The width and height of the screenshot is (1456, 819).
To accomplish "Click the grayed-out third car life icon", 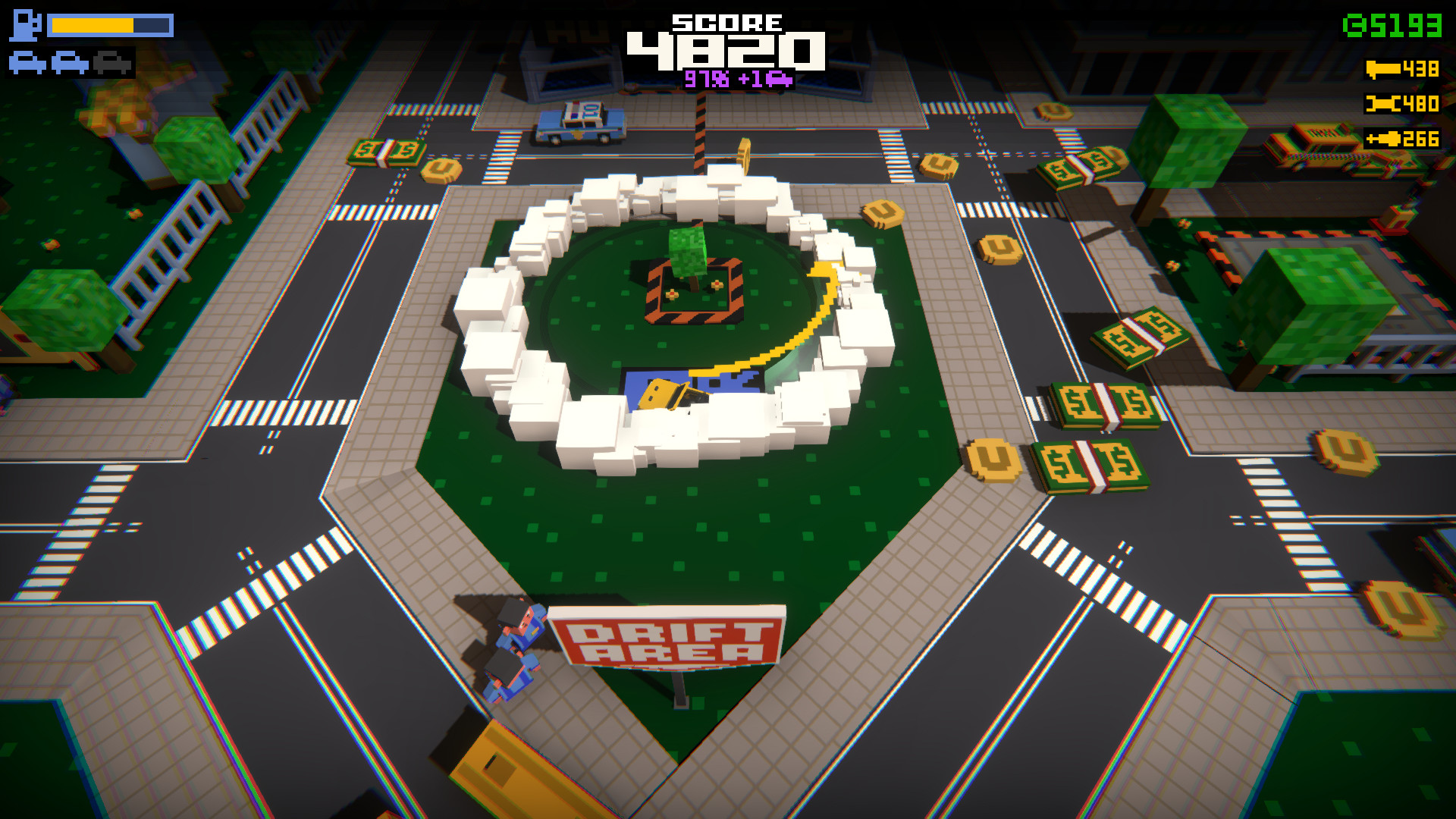I will tap(112, 61).
